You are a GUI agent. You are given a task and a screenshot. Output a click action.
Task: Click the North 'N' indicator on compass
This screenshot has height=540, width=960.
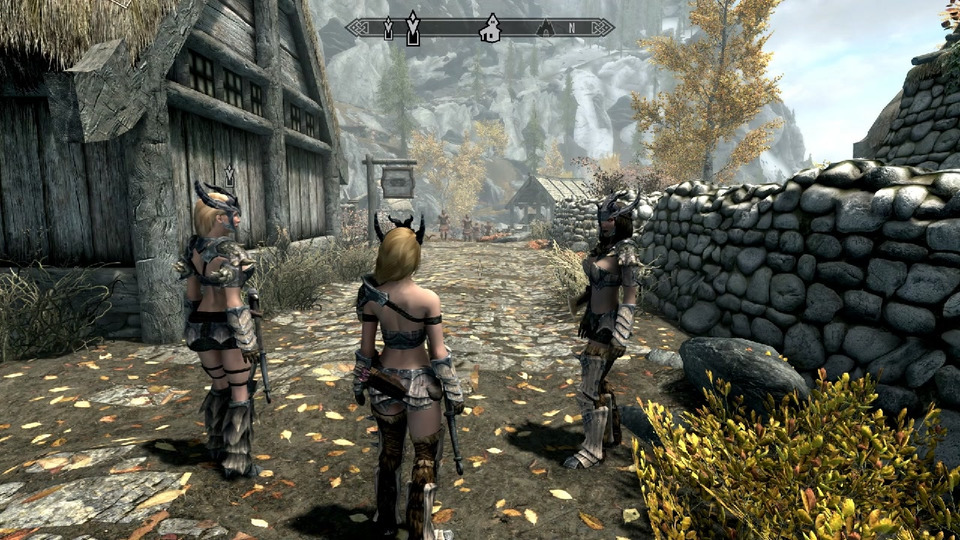[572, 29]
